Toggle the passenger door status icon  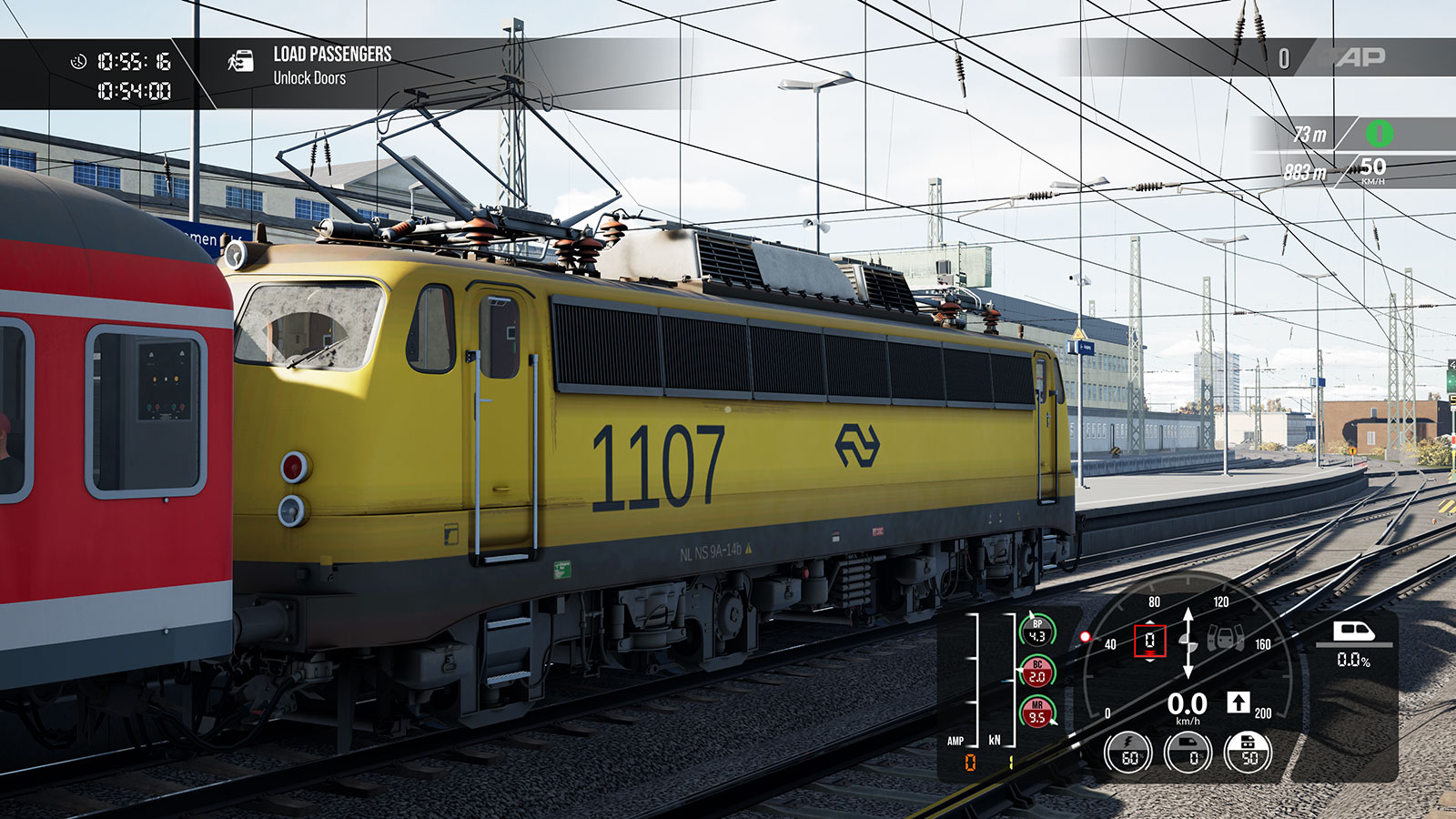click(1226, 639)
